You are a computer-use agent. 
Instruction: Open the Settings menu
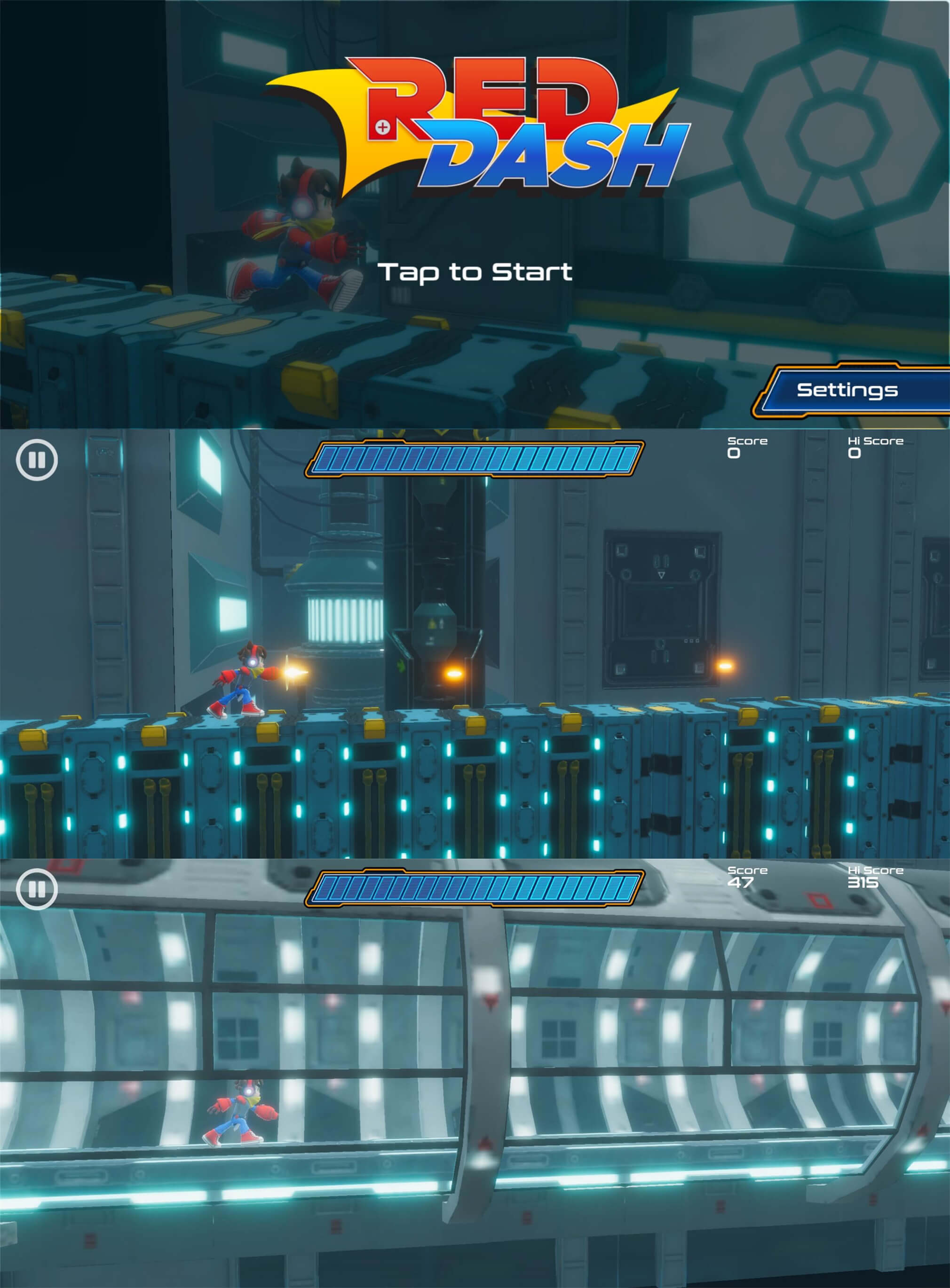pos(847,390)
